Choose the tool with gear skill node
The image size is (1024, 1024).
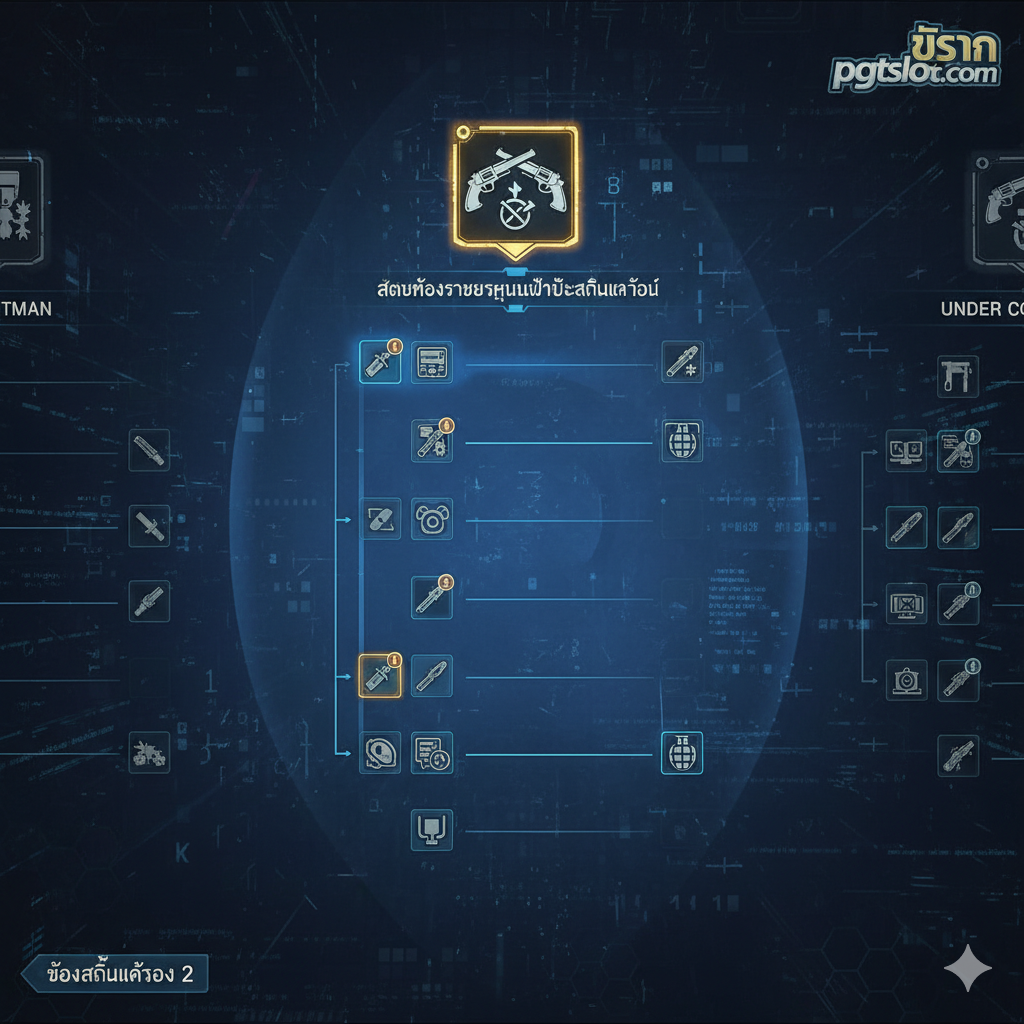(432, 440)
